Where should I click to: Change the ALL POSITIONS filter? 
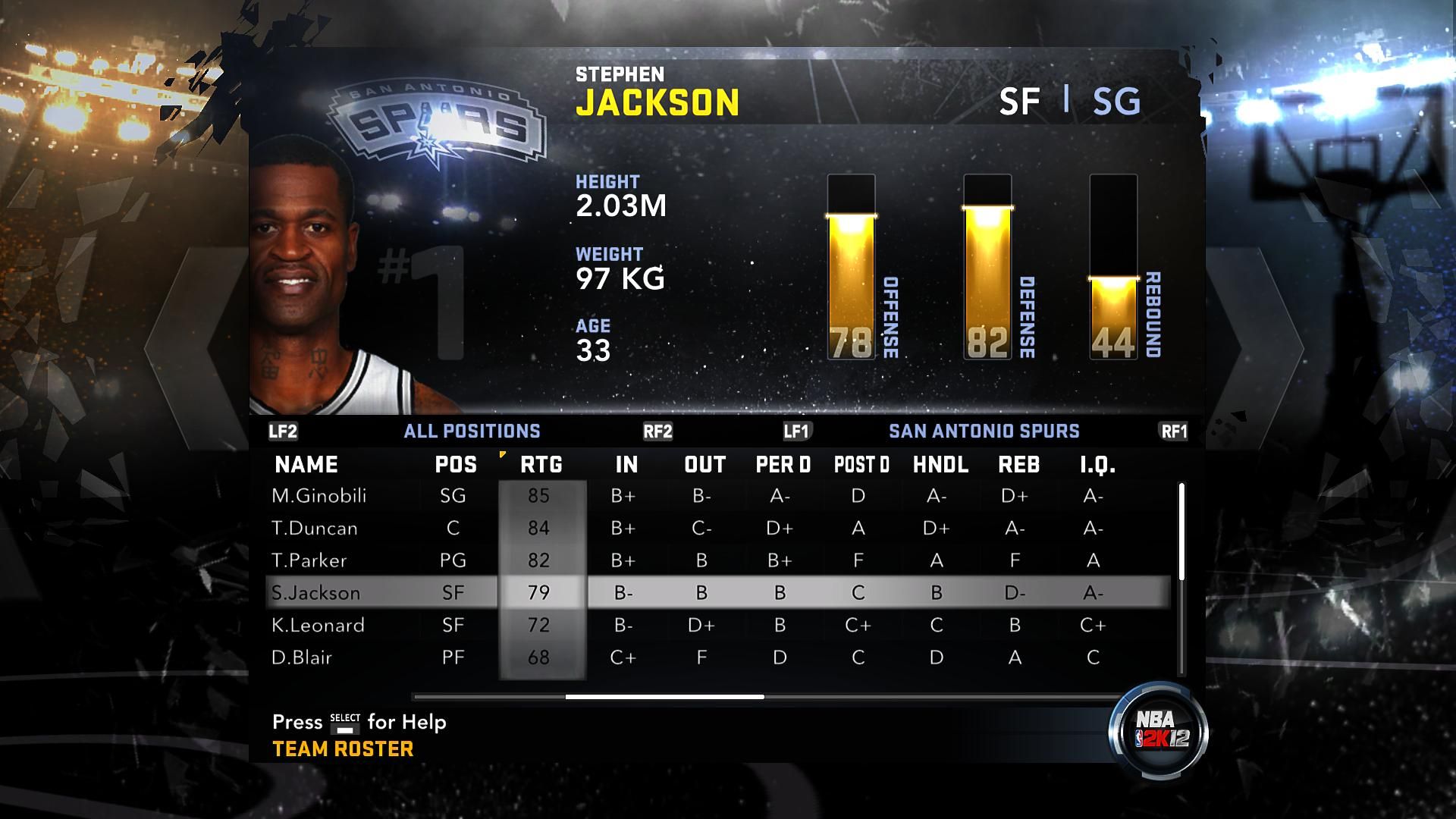[472, 431]
